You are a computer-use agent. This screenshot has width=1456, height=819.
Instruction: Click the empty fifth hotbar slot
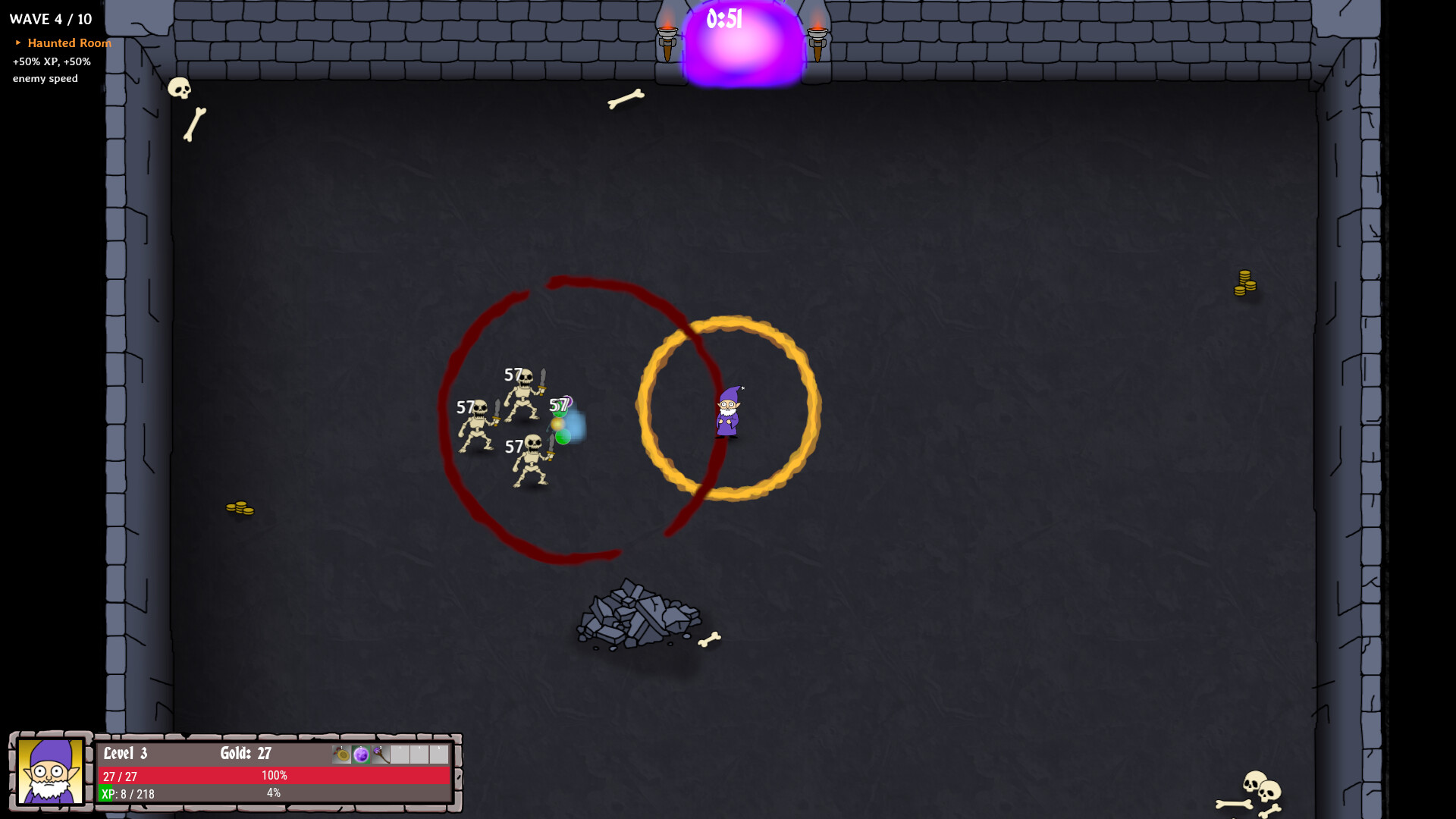pyautogui.click(x=419, y=754)
